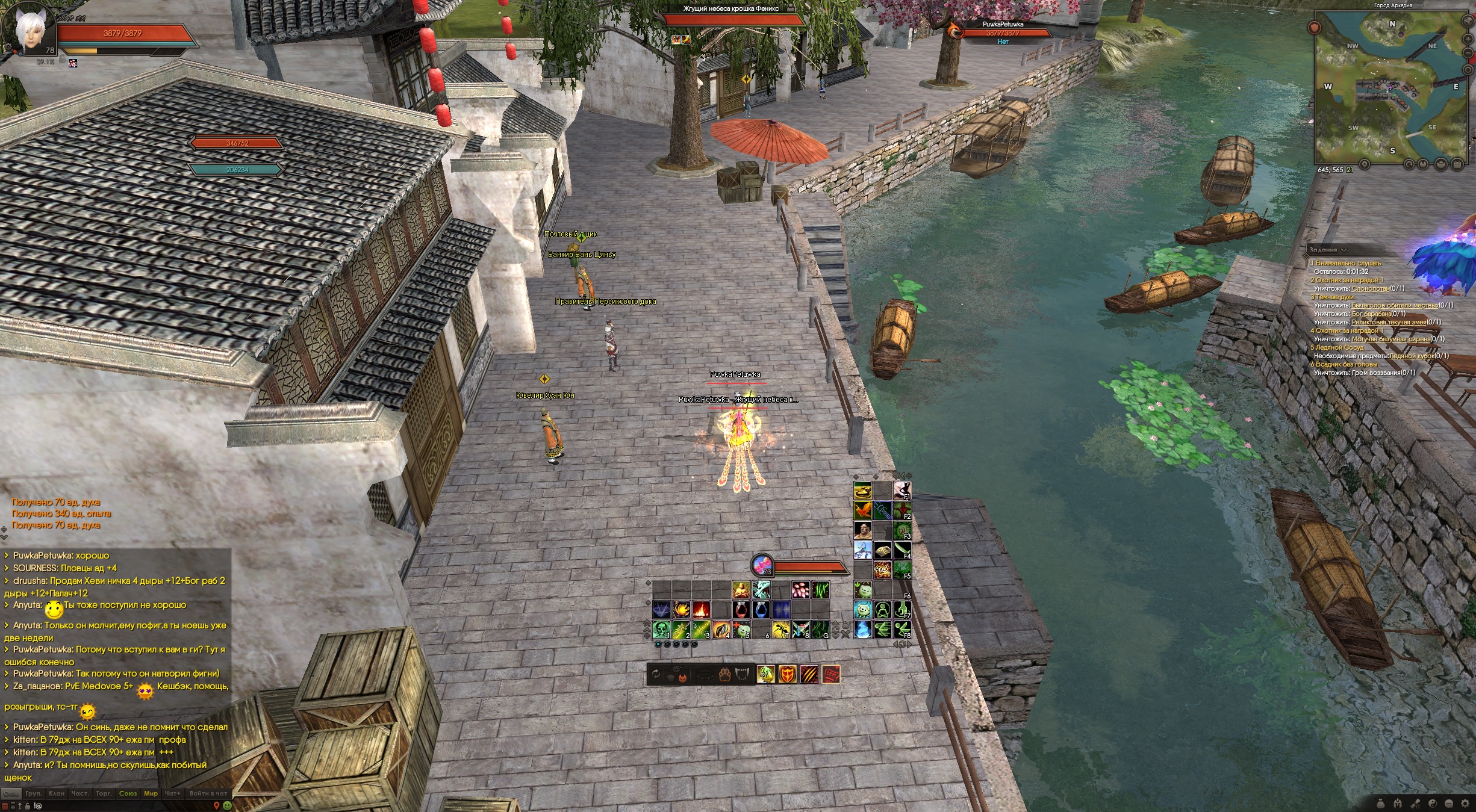The width and height of the screenshot is (1476, 812).
Task: Activate the yellow ant skill on the hotbar
Action: click(x=780, y=630)
